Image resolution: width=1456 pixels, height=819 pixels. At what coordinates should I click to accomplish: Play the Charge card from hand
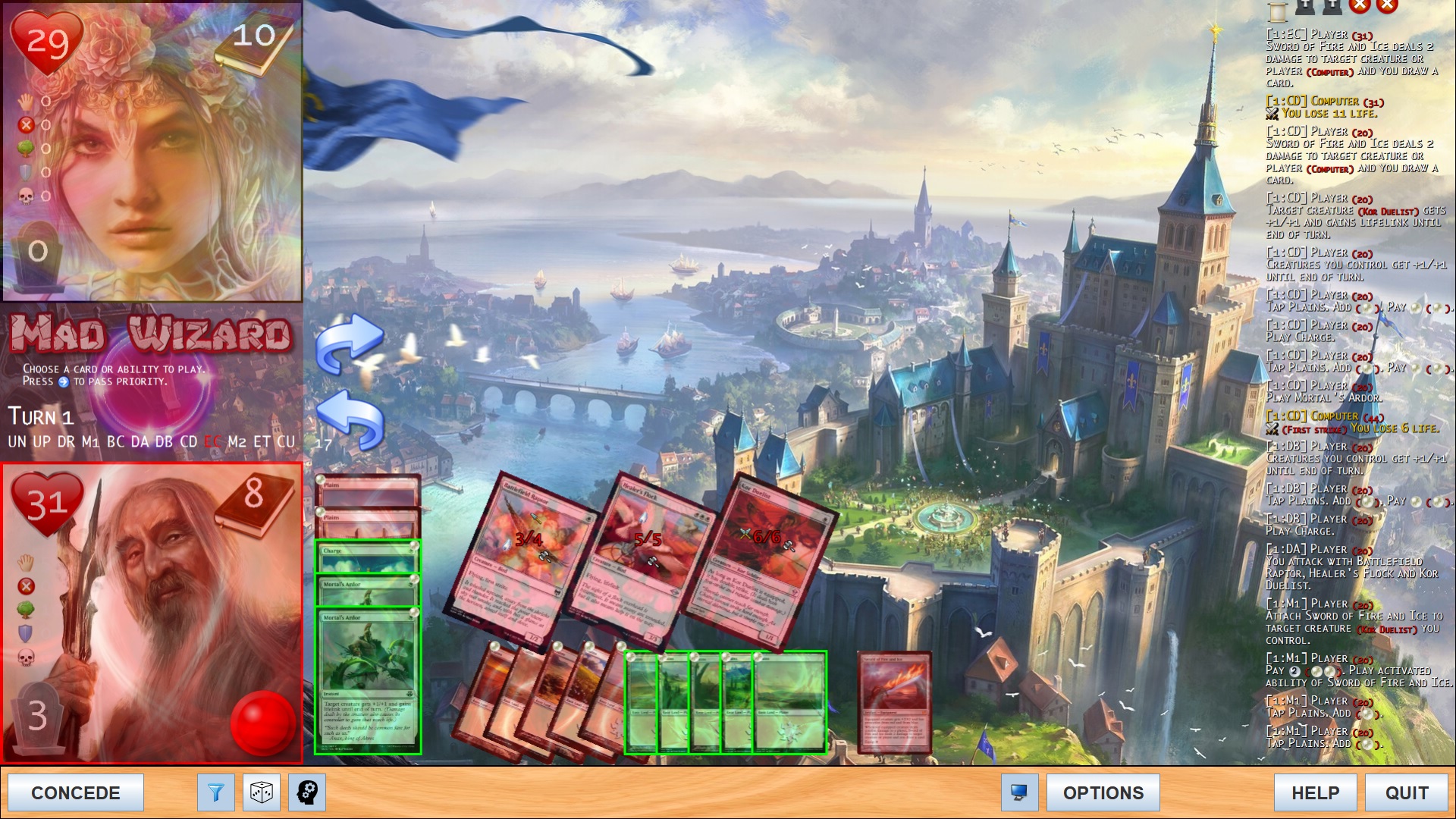(367, 557)
